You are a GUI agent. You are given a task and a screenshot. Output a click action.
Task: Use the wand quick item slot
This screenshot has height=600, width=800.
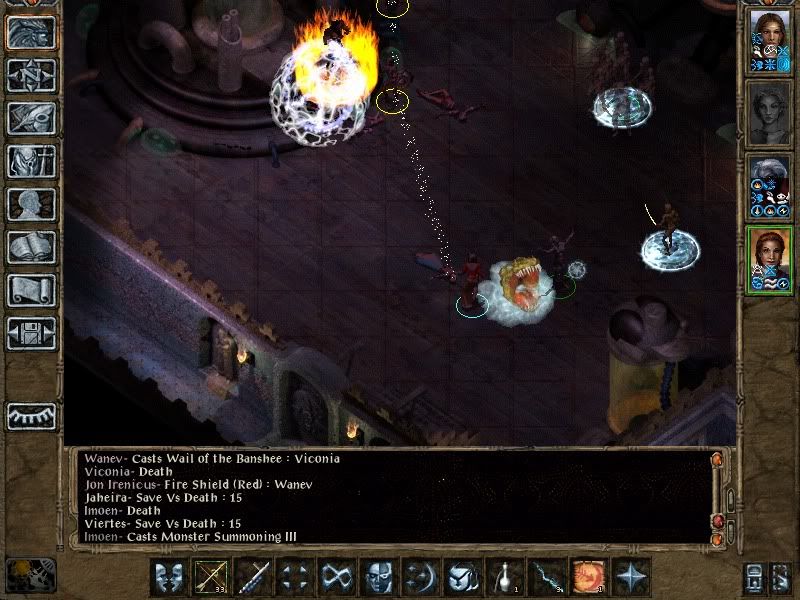(548, 577)
